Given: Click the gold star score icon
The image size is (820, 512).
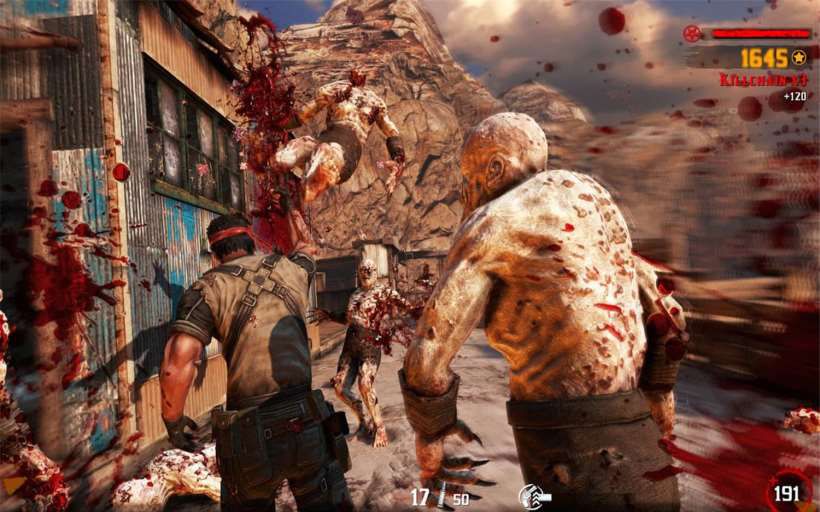Looking at the screenshot, I should tap(799, 58).
